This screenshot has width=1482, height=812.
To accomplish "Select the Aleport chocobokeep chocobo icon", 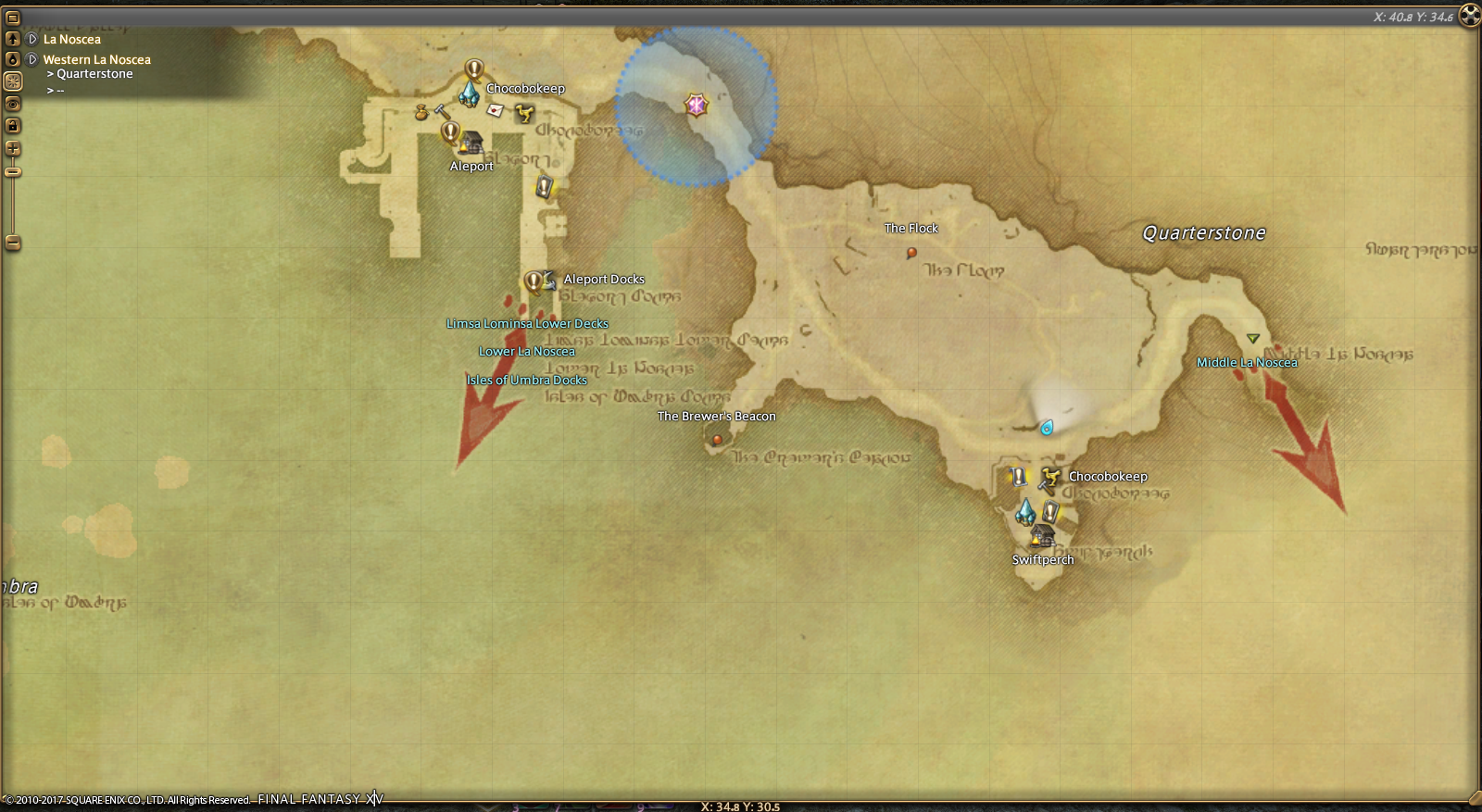I will click(524, 113).
